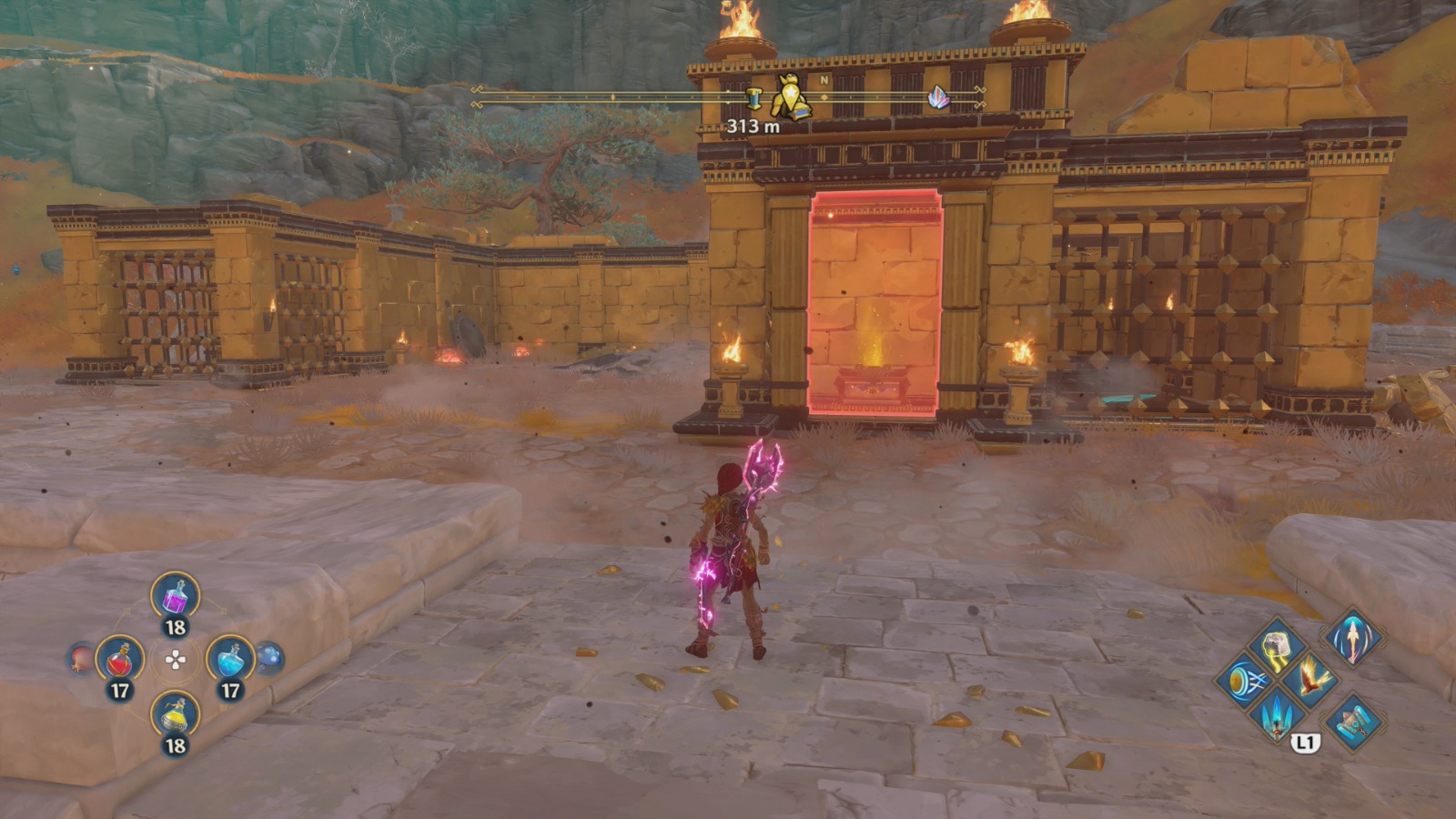This screenshot has height=819, width=1456.
Task: Choose the Apollo's Arrow ability icon
Action: click(x=1352, y=641)
